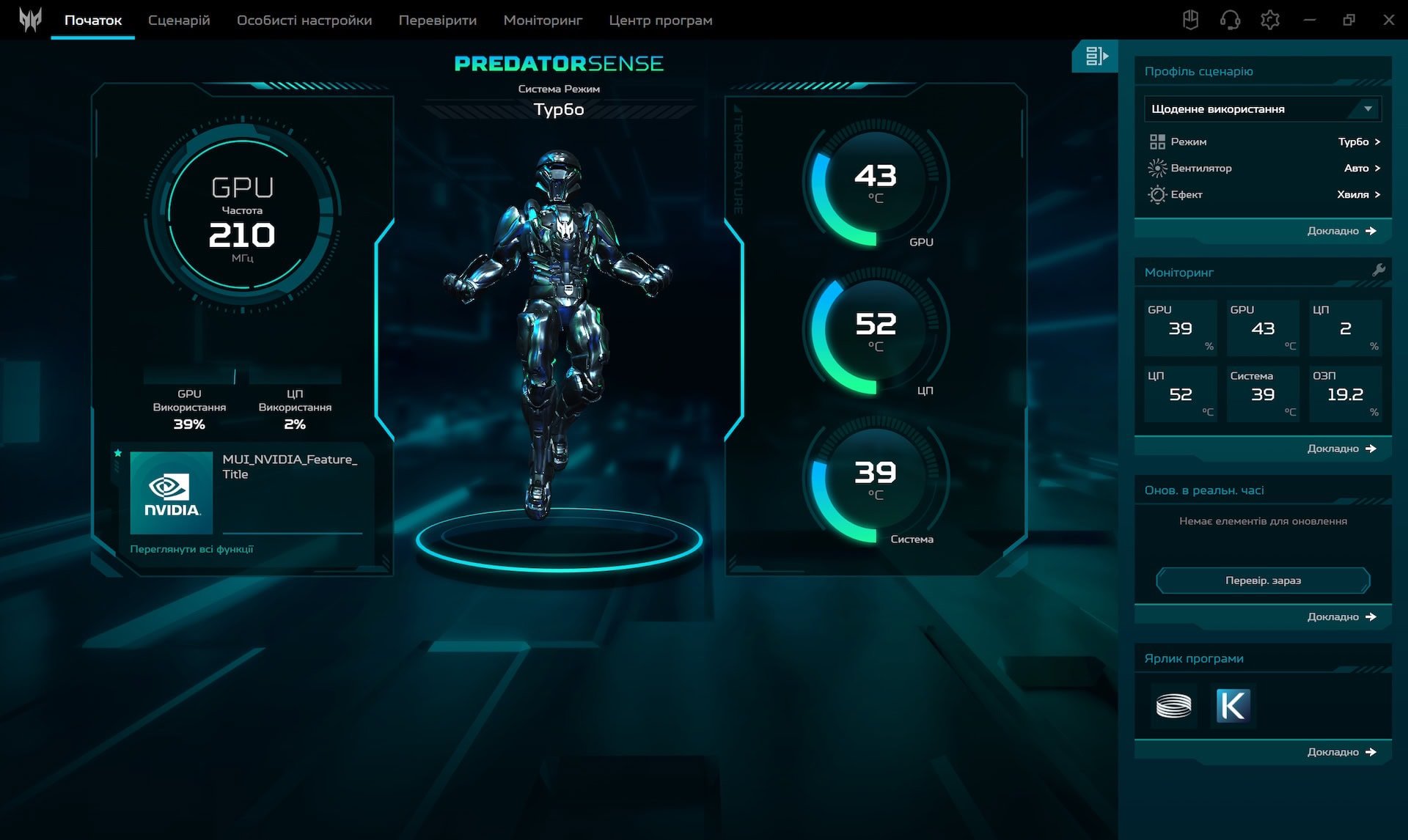The height and width of the screenshot is (840, 1408).
Task: Expand the Хвиля effect chevron
Action: tap(1378, 194)
